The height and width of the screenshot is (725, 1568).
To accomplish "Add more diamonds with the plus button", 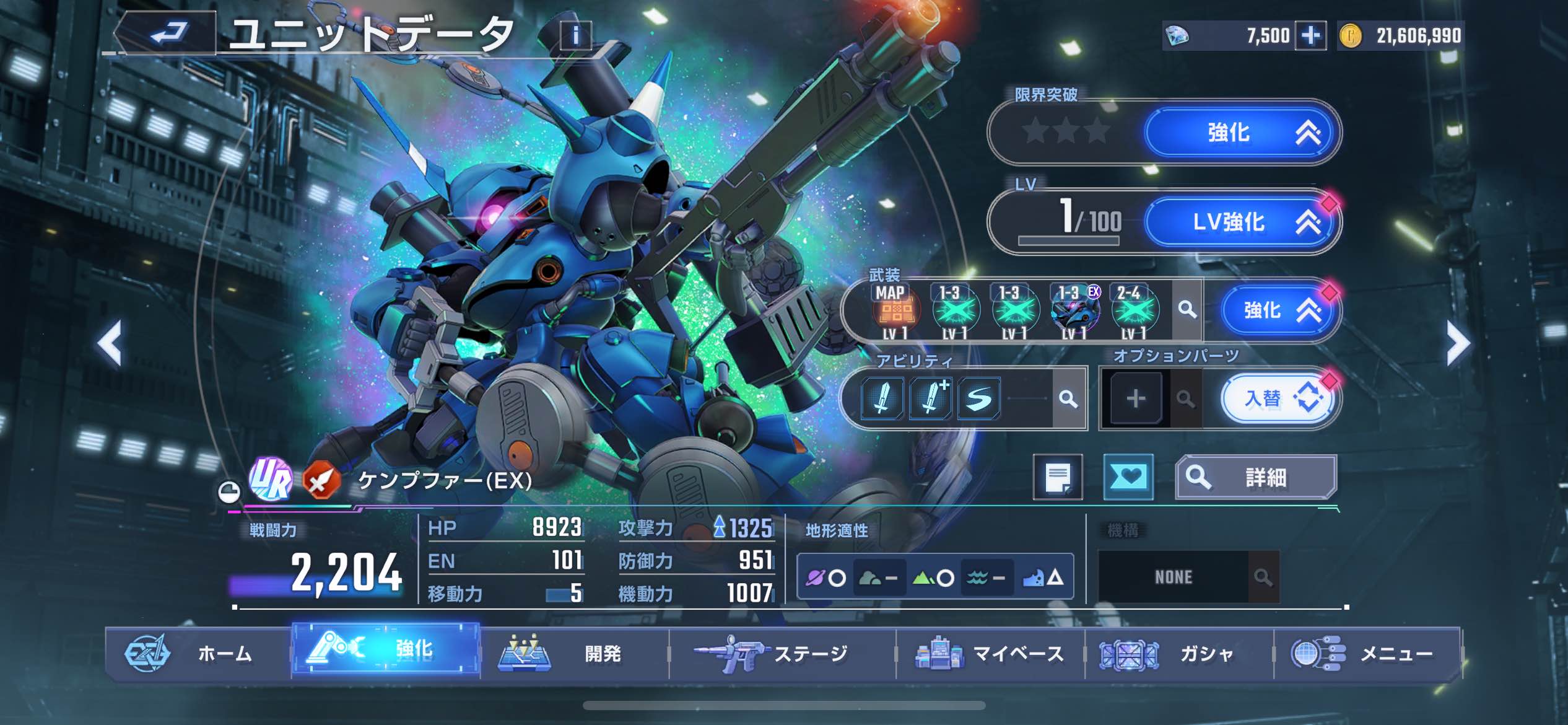I will tap(1310, 35).
